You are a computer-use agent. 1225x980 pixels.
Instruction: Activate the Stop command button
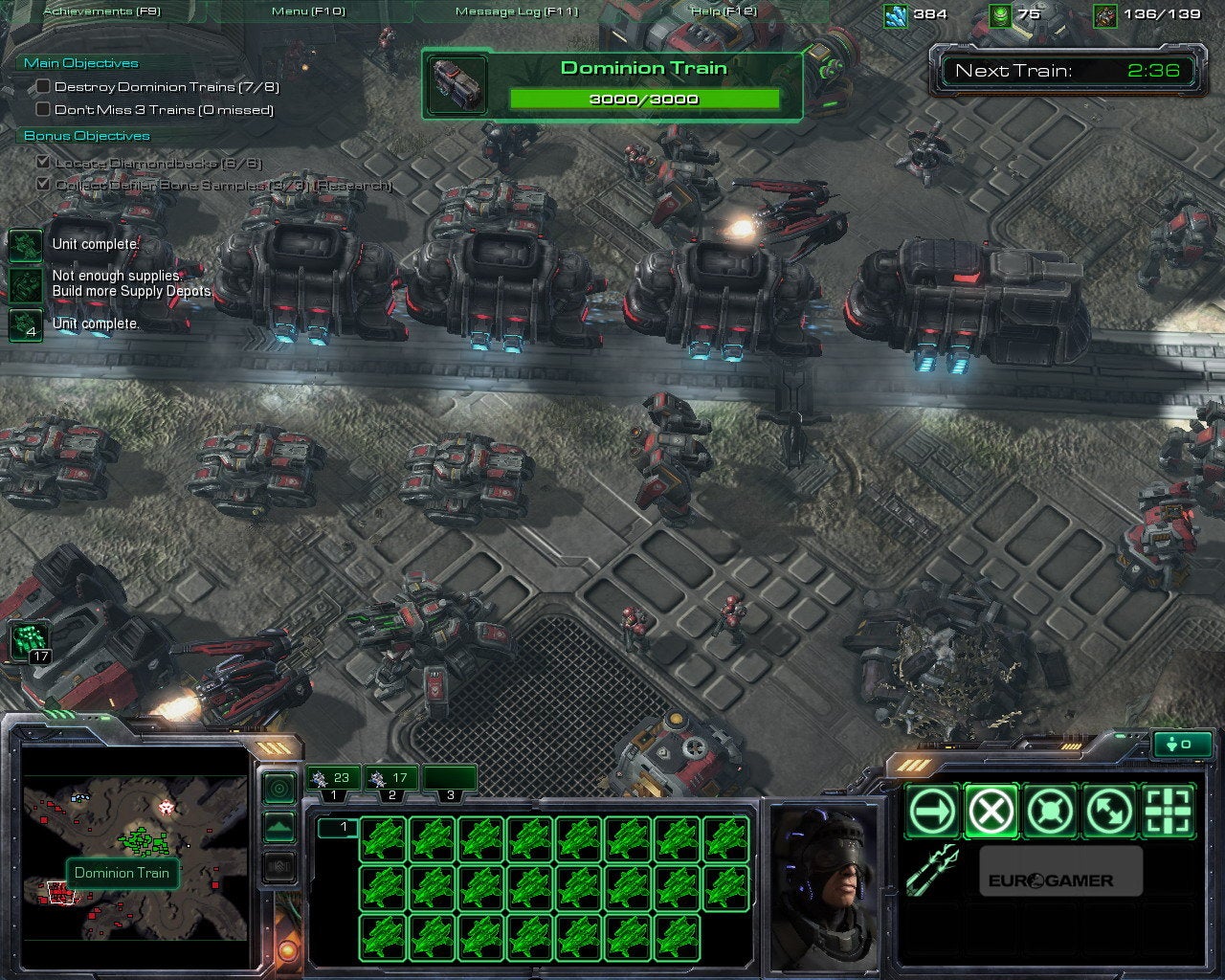coord(991,813)
